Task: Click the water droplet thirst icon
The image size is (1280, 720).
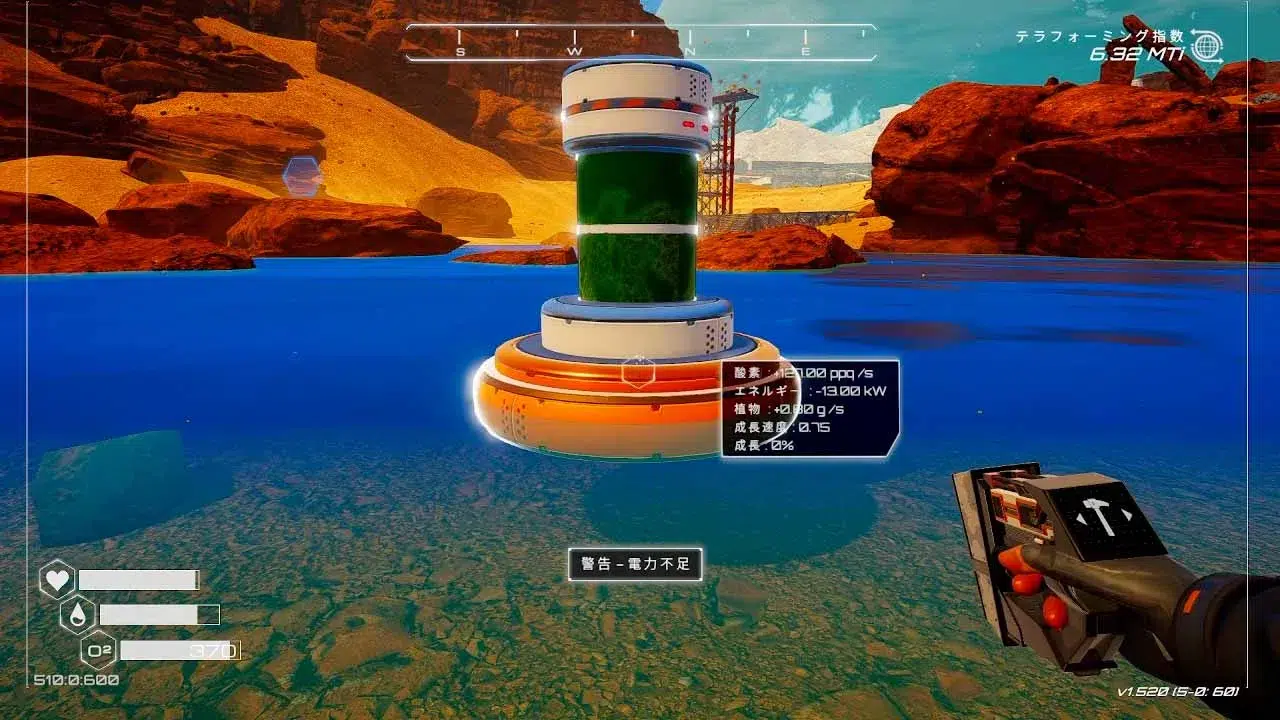Action: (78, 614)
